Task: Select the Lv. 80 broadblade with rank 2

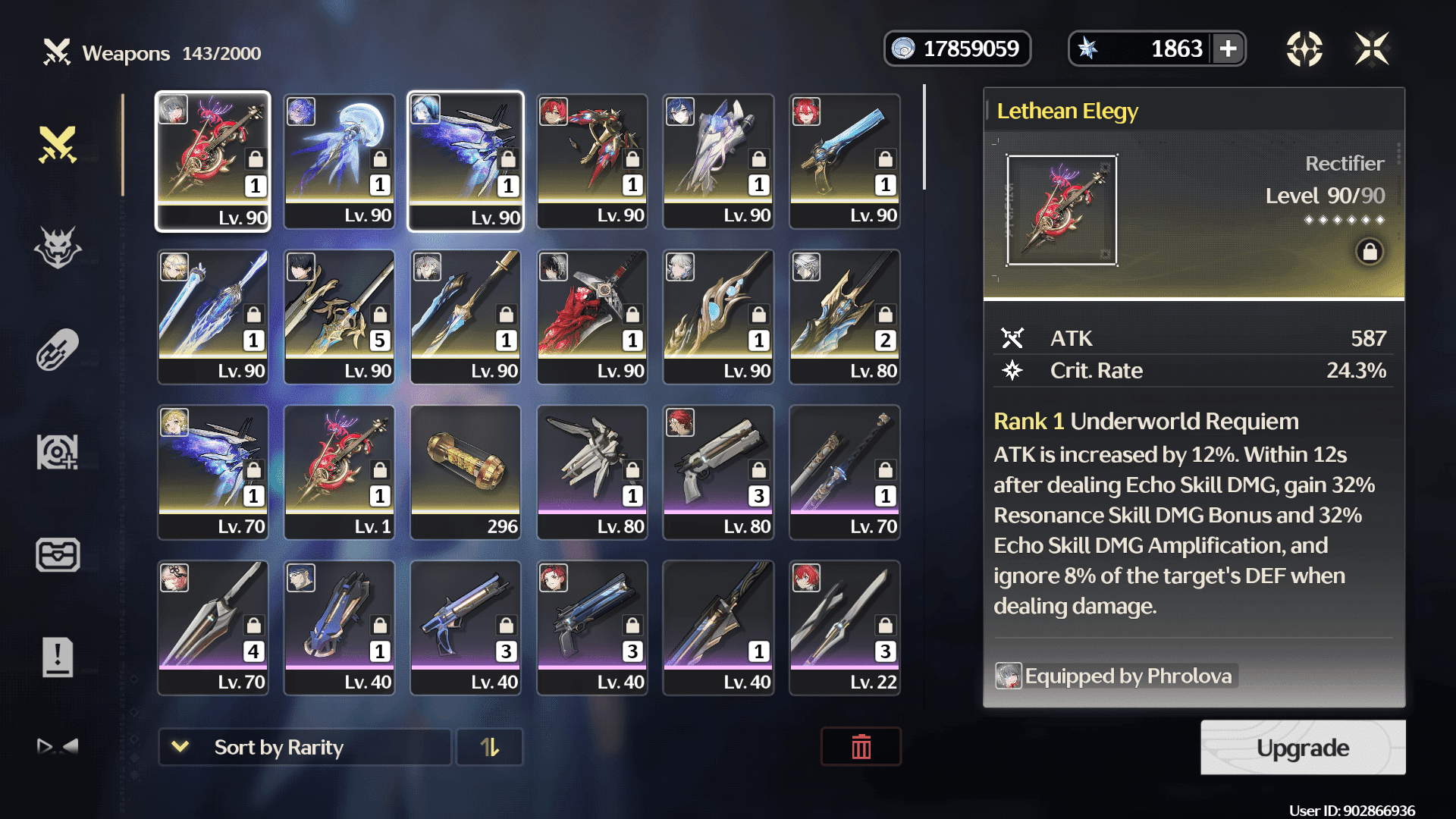Action: 845,316
